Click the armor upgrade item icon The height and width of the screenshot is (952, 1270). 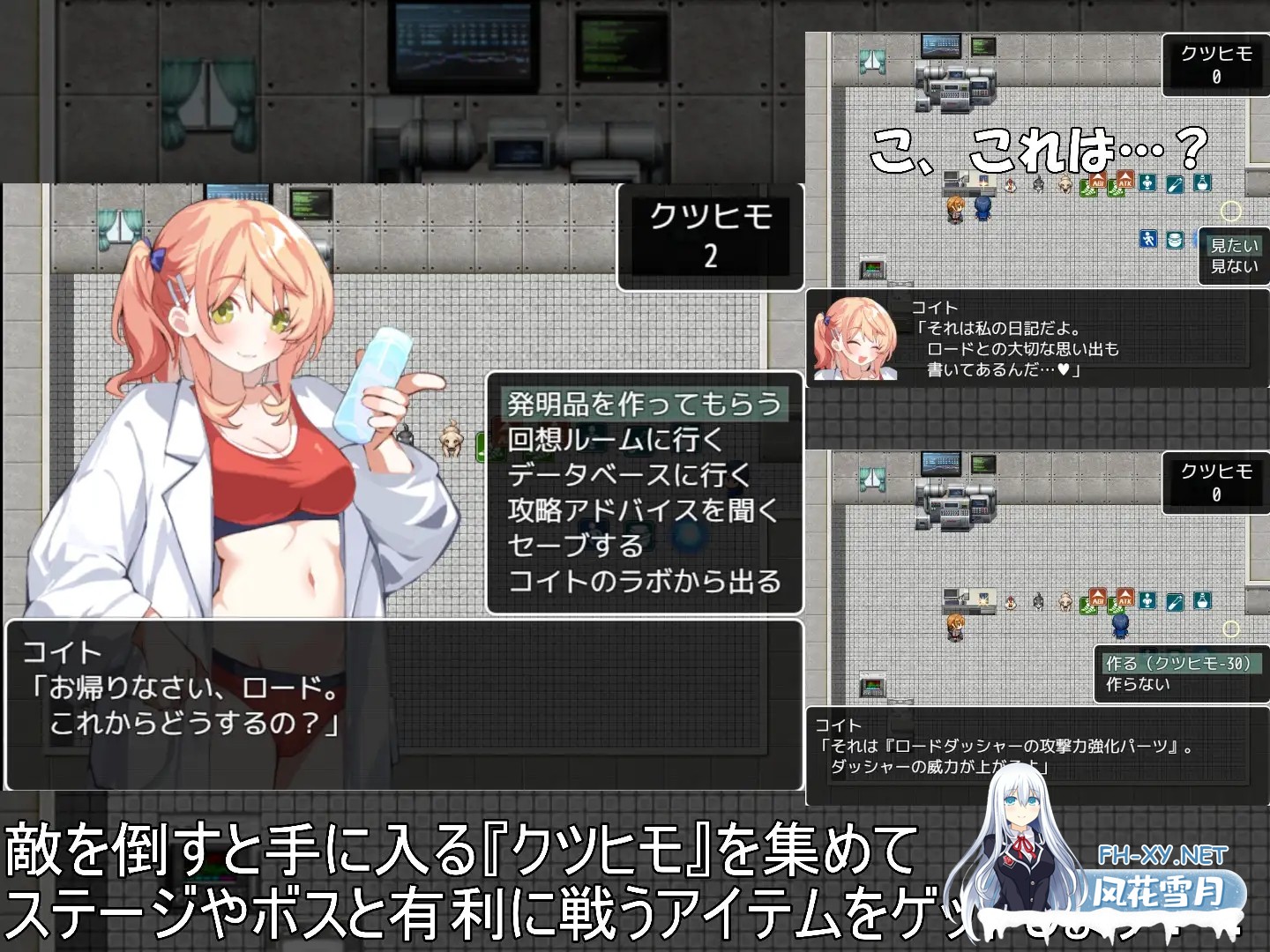(1147, 183)
